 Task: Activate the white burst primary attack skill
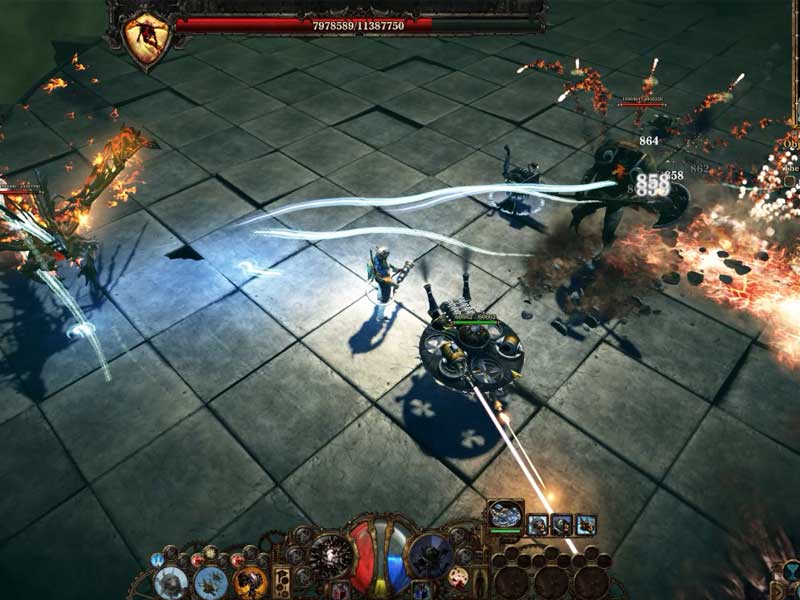coord(329,556)
